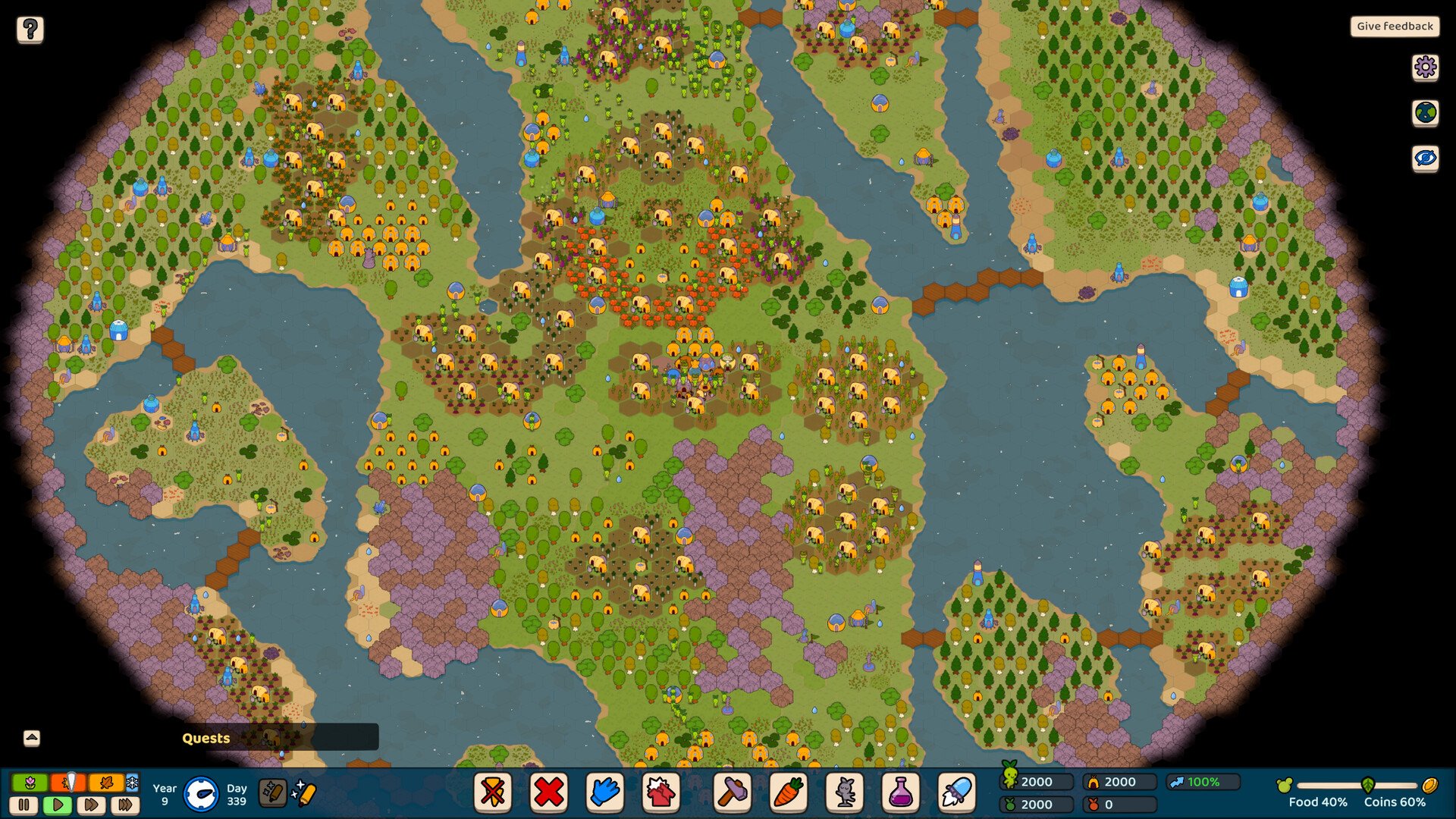1456x819 pixels.
Task: Set the game to normal play speed
Action: (x=58, y=805)
